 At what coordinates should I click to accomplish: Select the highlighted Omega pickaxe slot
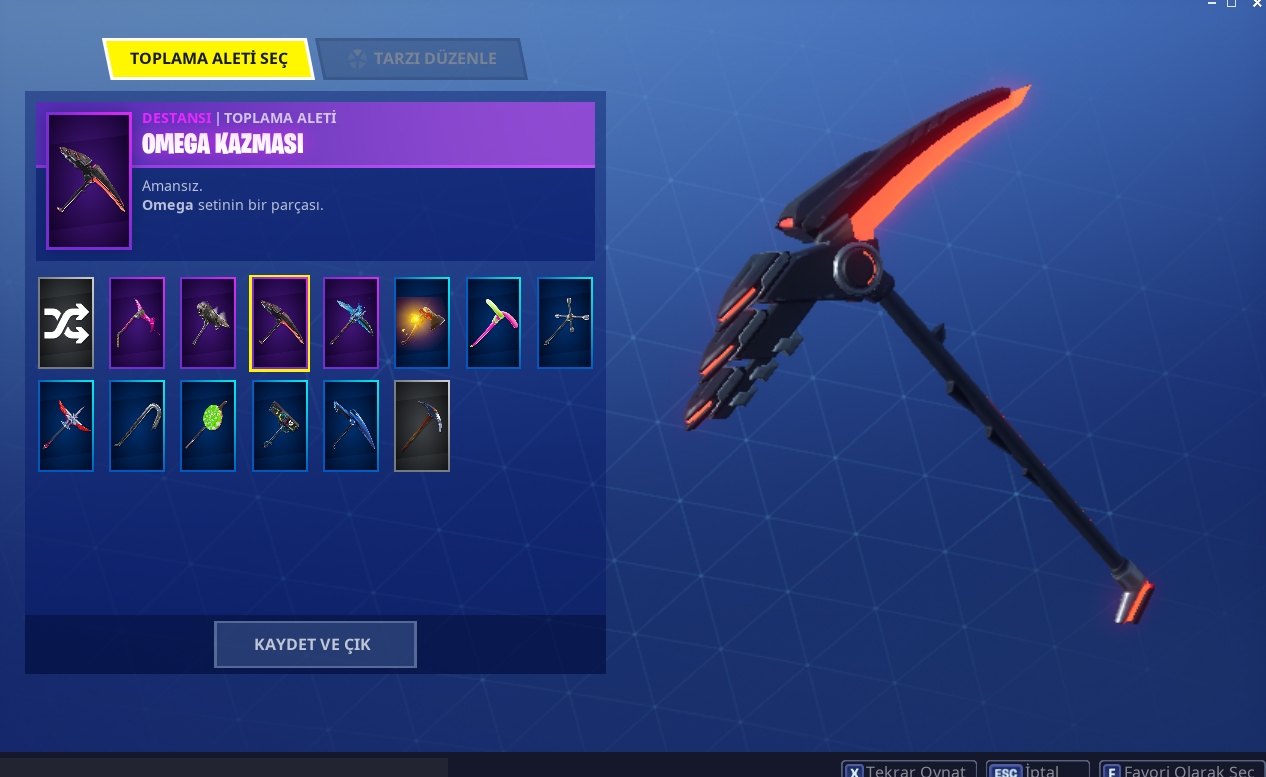[280, 323]
